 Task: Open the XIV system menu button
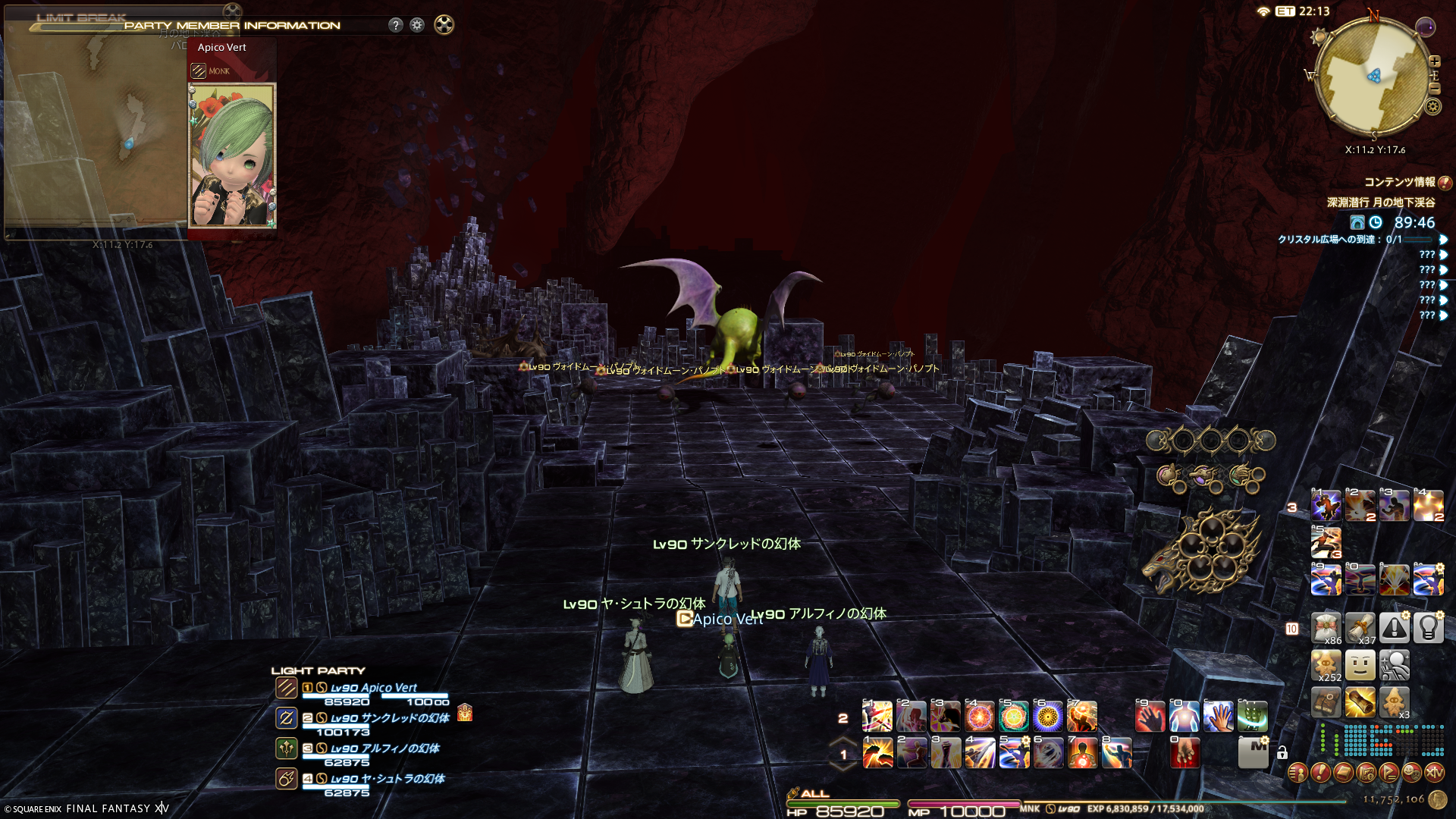click(x=1434, y=773)
